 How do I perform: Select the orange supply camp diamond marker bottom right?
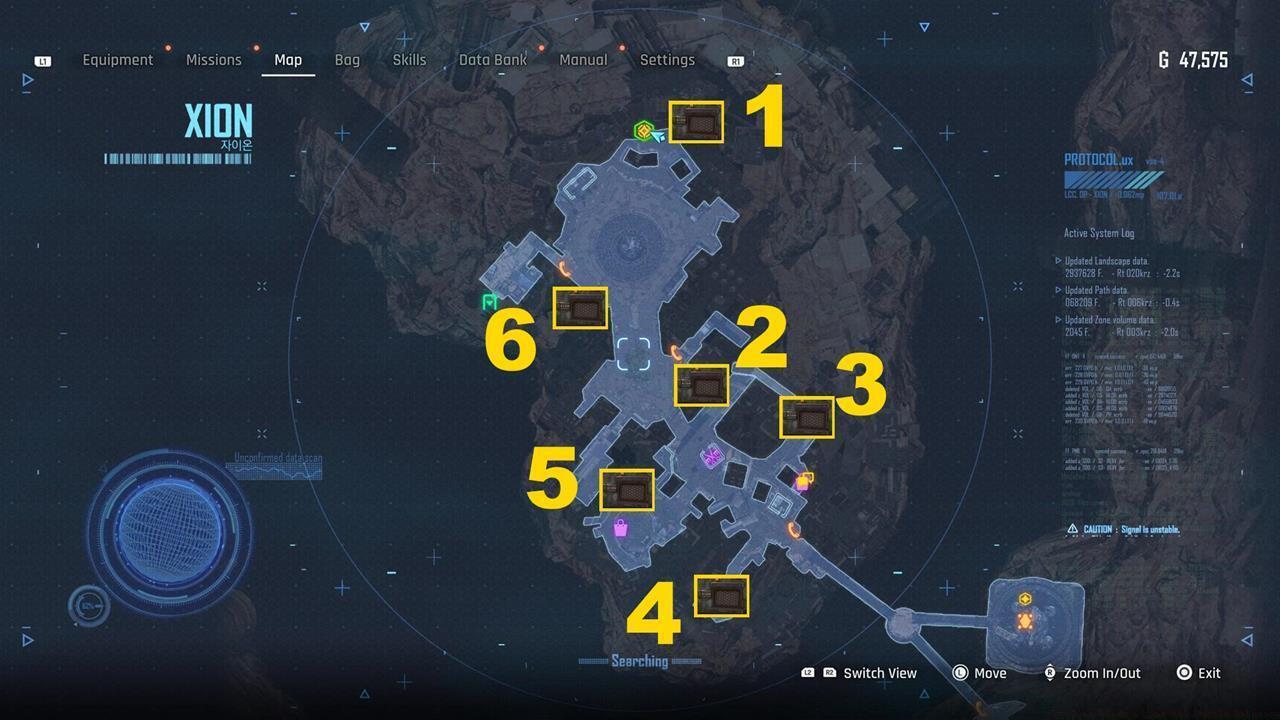tap(1025, 621)
